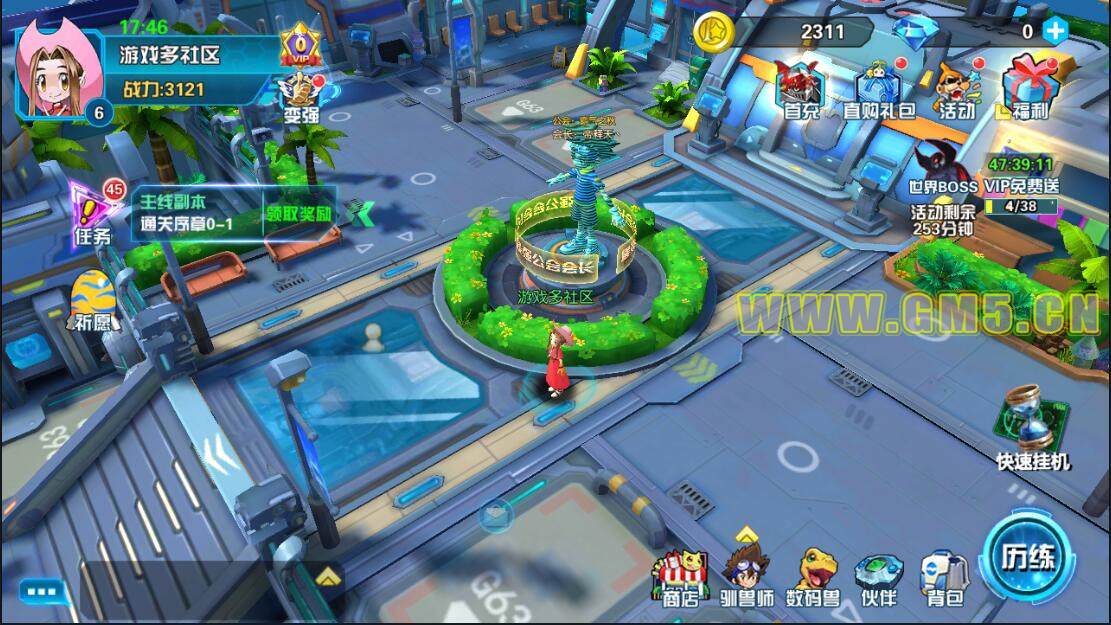1111x625 pixels.
Task: Open the 活动 events menu
Action: [957, 90]
